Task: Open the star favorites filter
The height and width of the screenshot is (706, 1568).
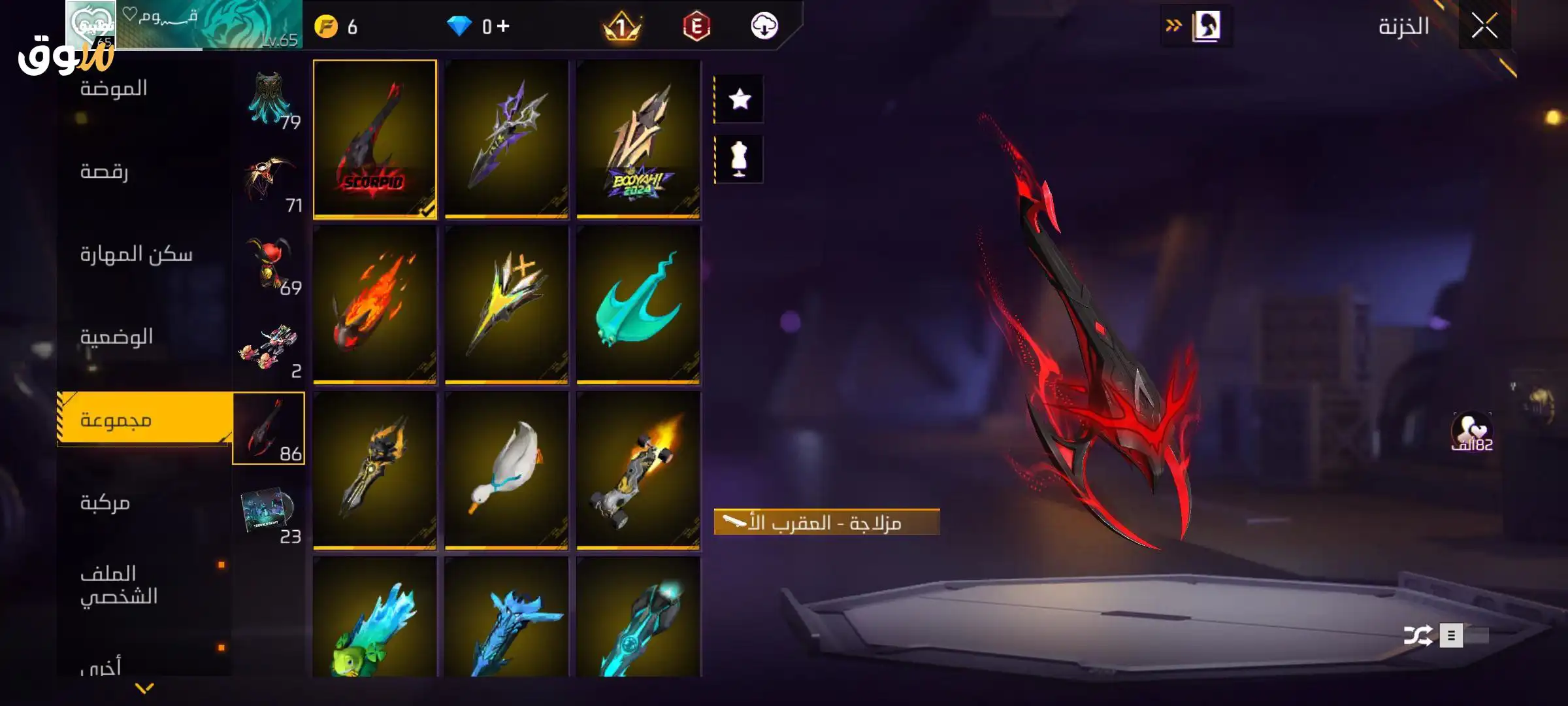Action: (740, 99)
